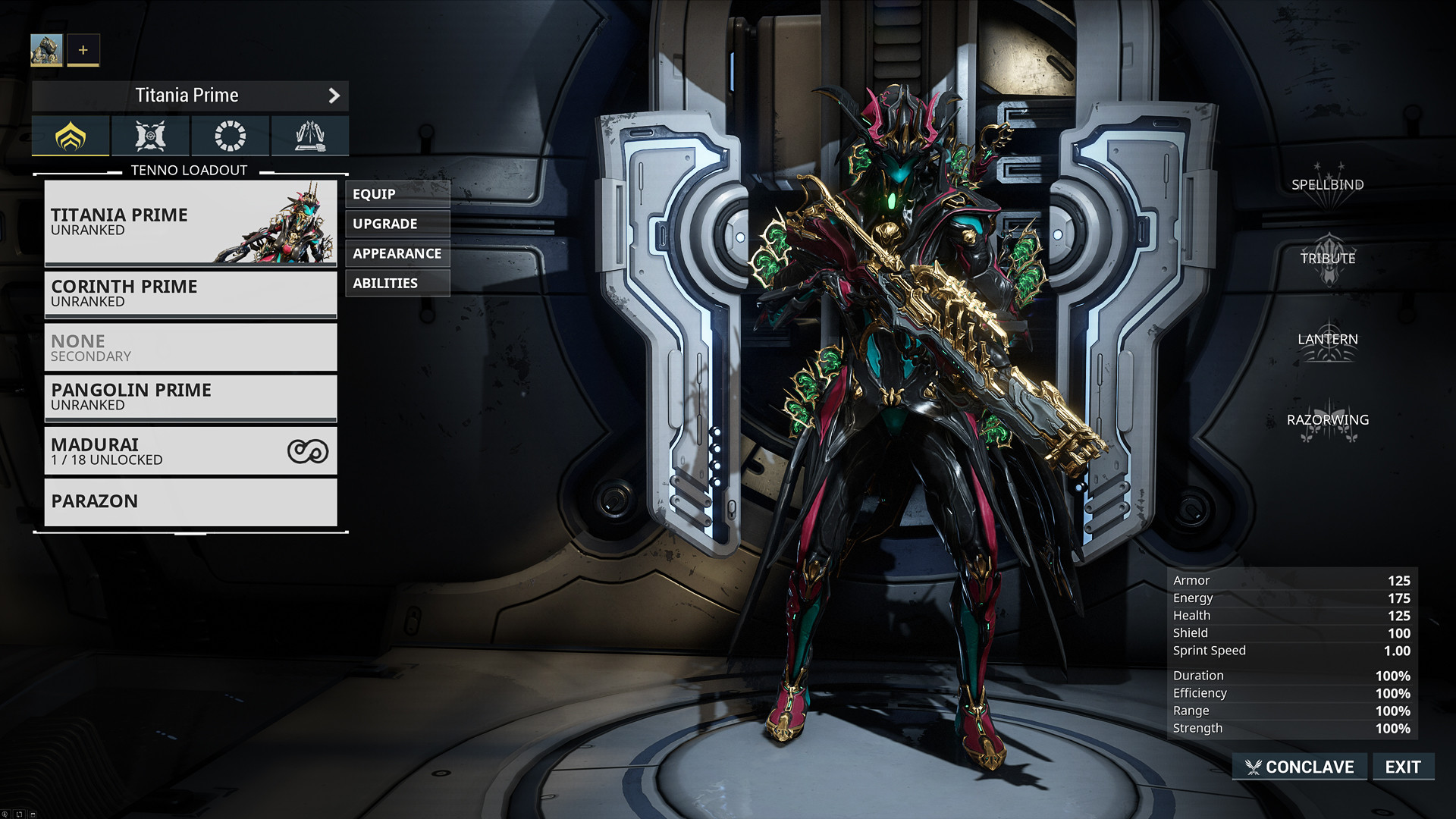Switch to the crossed-emblem loadout tab
The image size is (1456, 819).
tap(150, 136)
